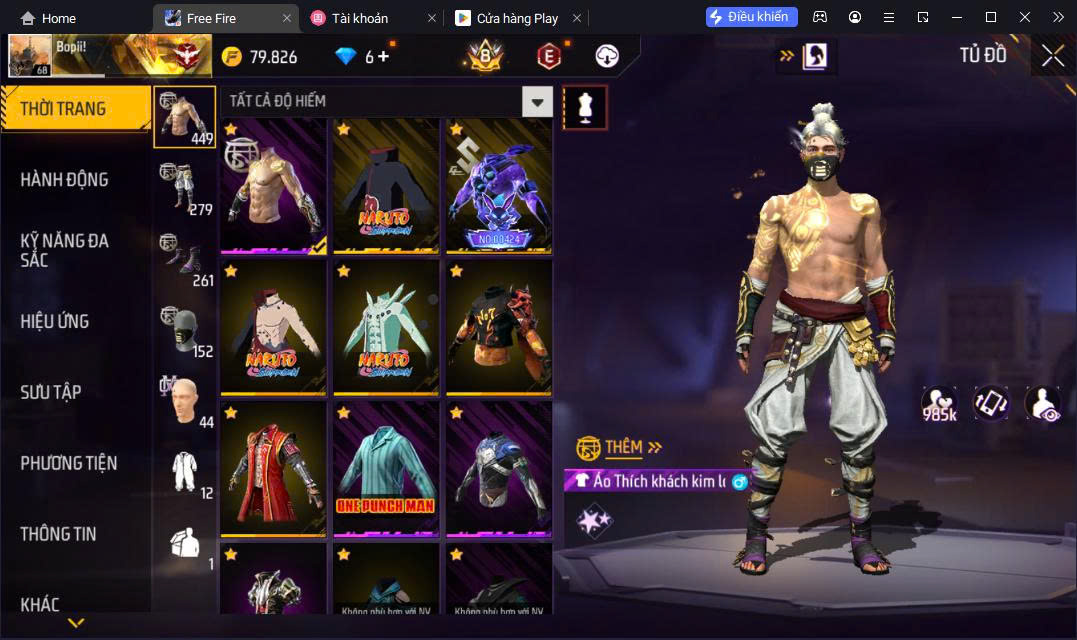Choose the shoes subcategory with 261 items
This screenshot has height=640, width=1077.
[185, 258]
